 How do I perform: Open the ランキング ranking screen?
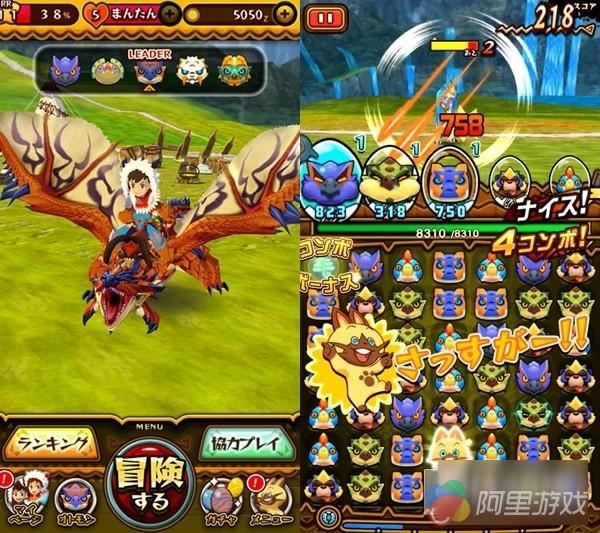[51, 442]
